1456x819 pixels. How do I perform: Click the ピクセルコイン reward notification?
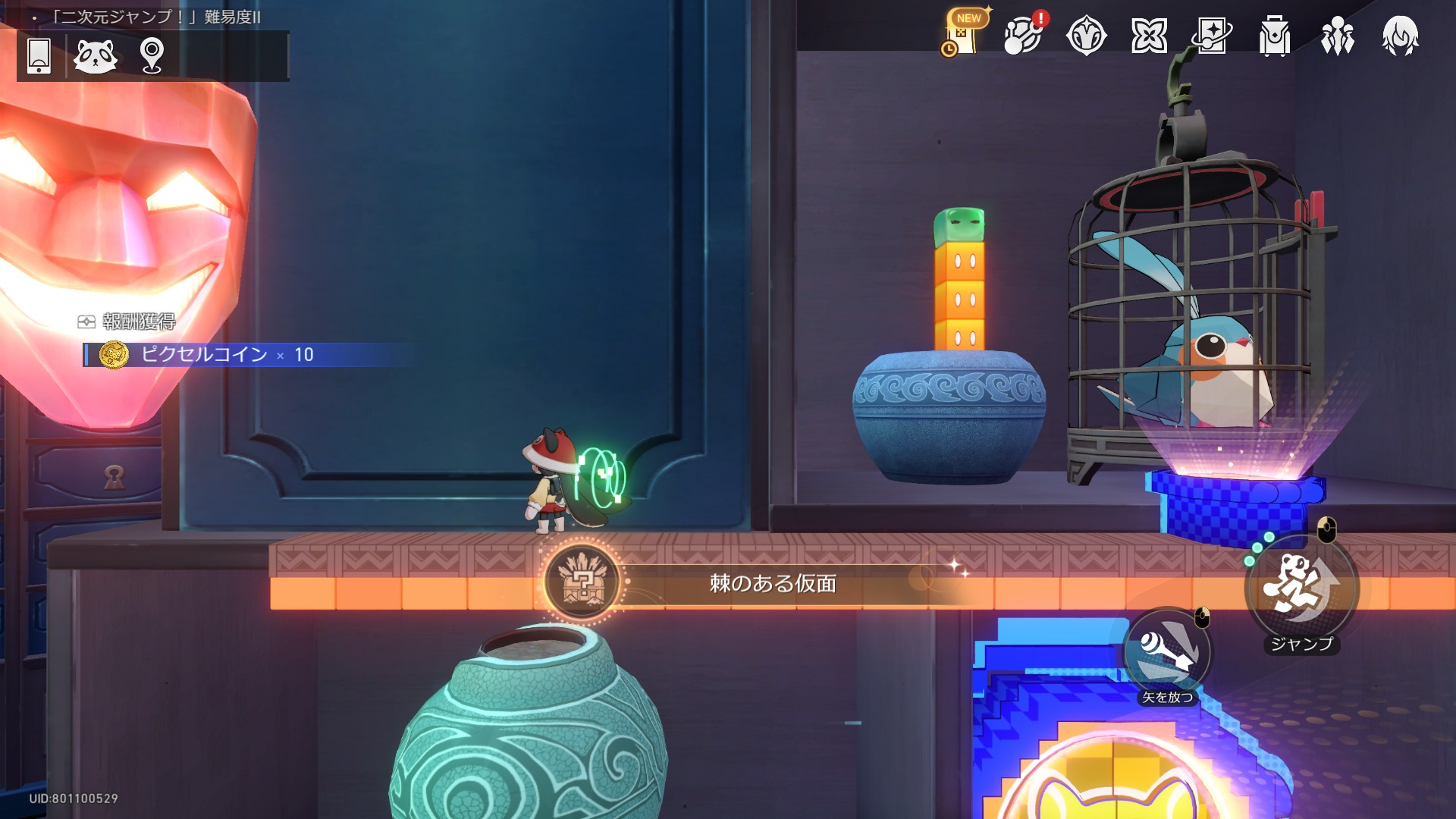(x=227, y=355)
